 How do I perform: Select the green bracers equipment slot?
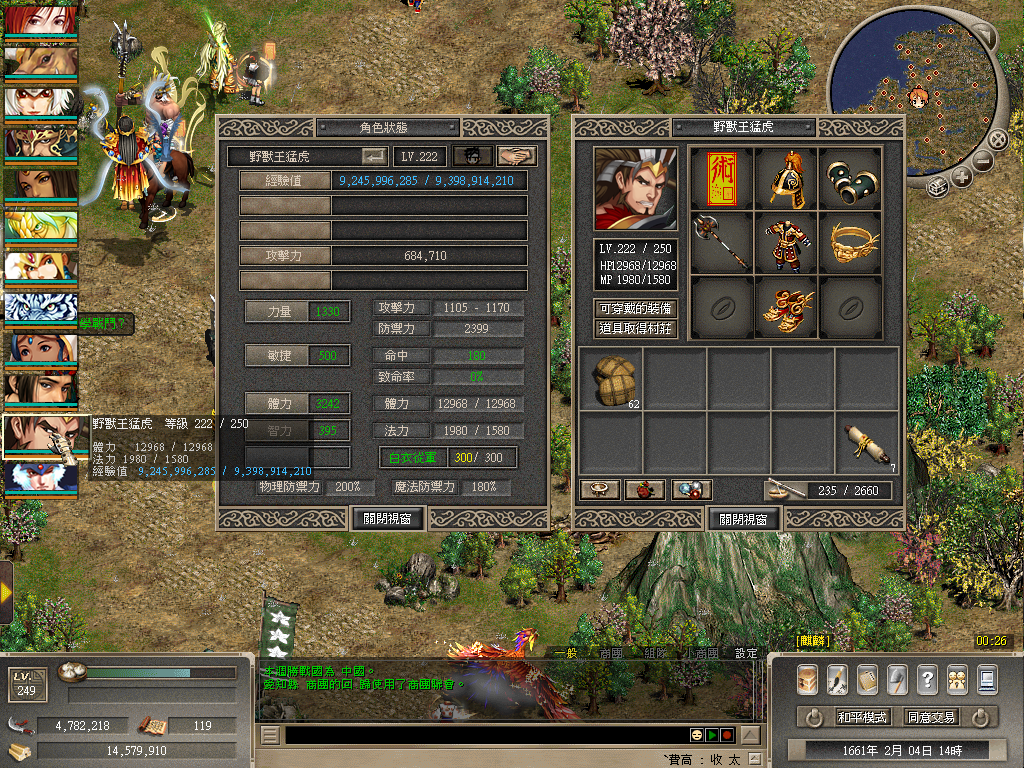[850, 178]
